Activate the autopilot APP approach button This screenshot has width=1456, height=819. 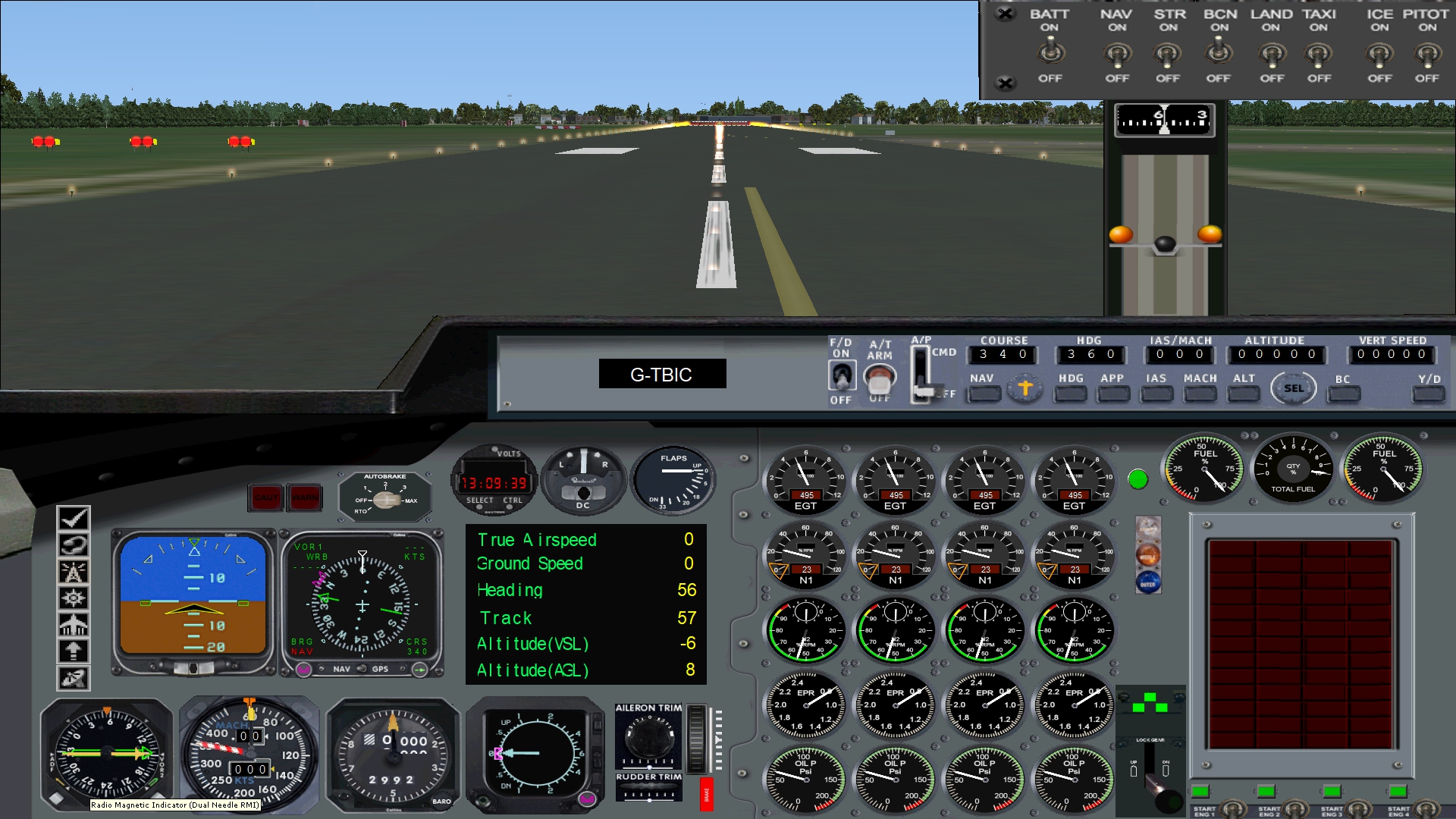tap(1112, 394)
